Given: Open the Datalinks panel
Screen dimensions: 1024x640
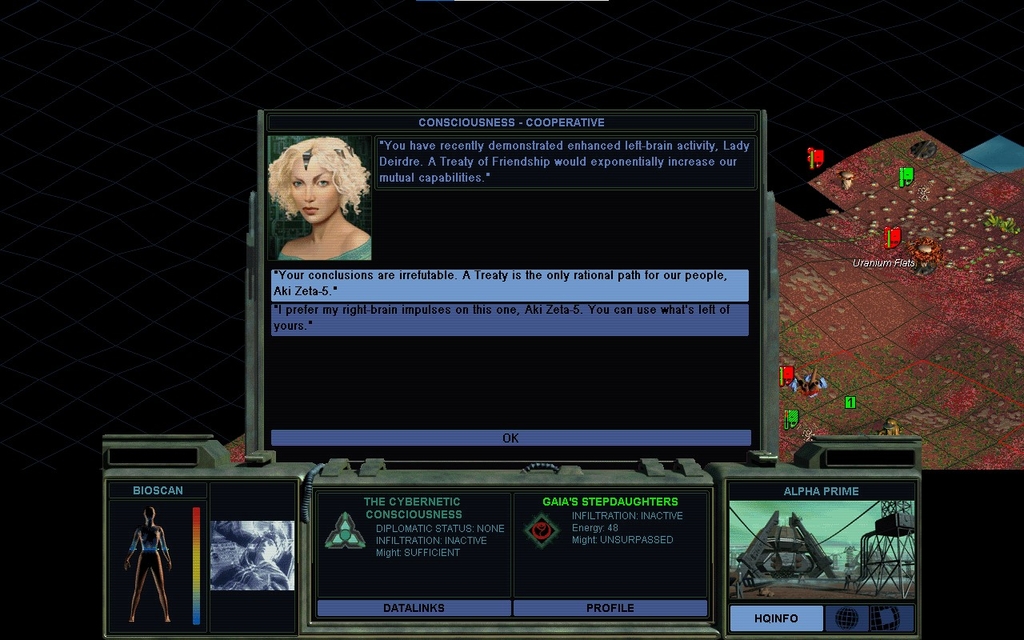Looking at the screenshot, I should (x=413, y=608).
